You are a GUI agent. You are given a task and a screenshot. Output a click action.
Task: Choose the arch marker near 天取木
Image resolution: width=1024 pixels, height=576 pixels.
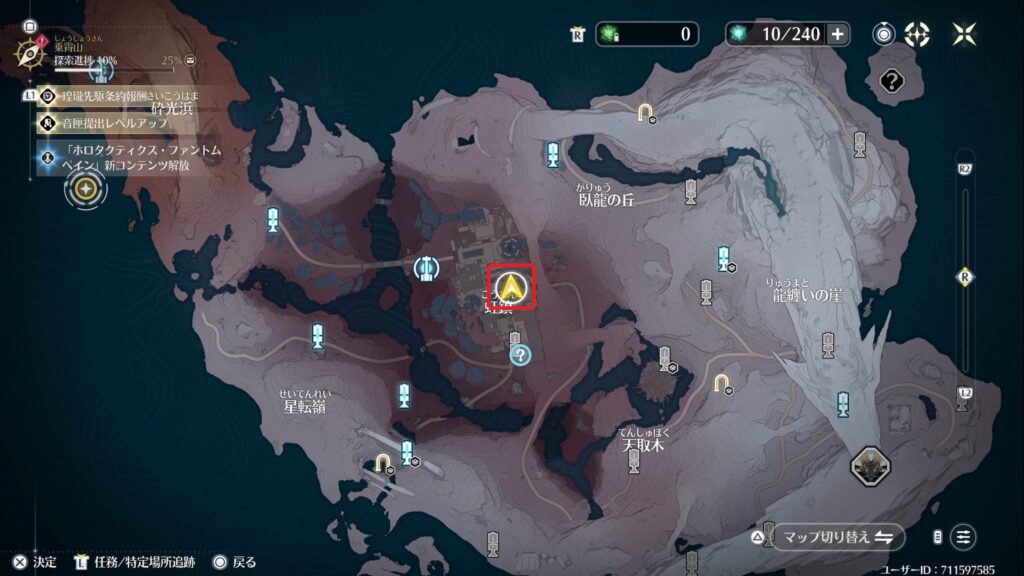click(x=719, y=383)
